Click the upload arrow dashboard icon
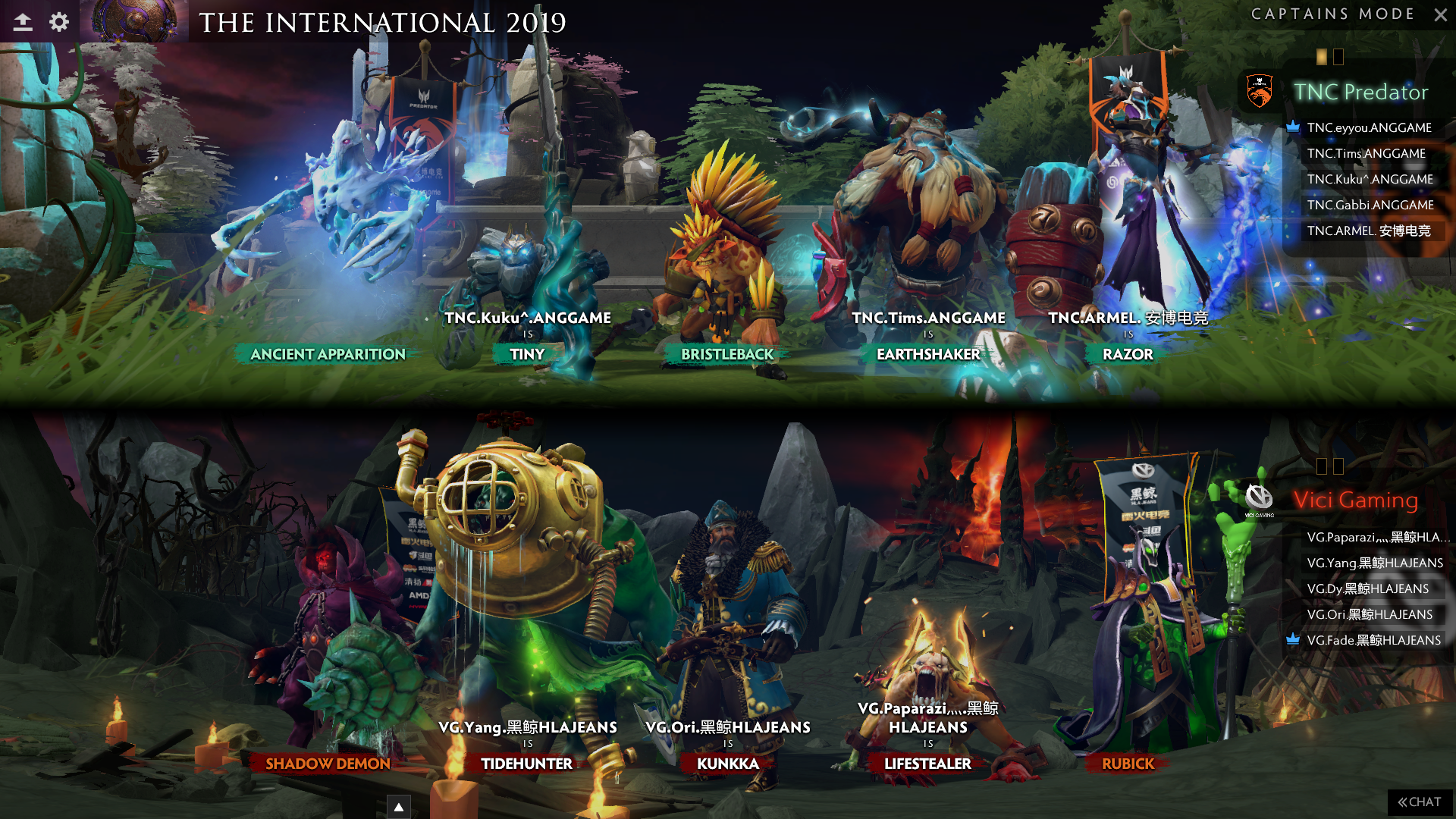The image size is (1456, 819). click(23, 22)
